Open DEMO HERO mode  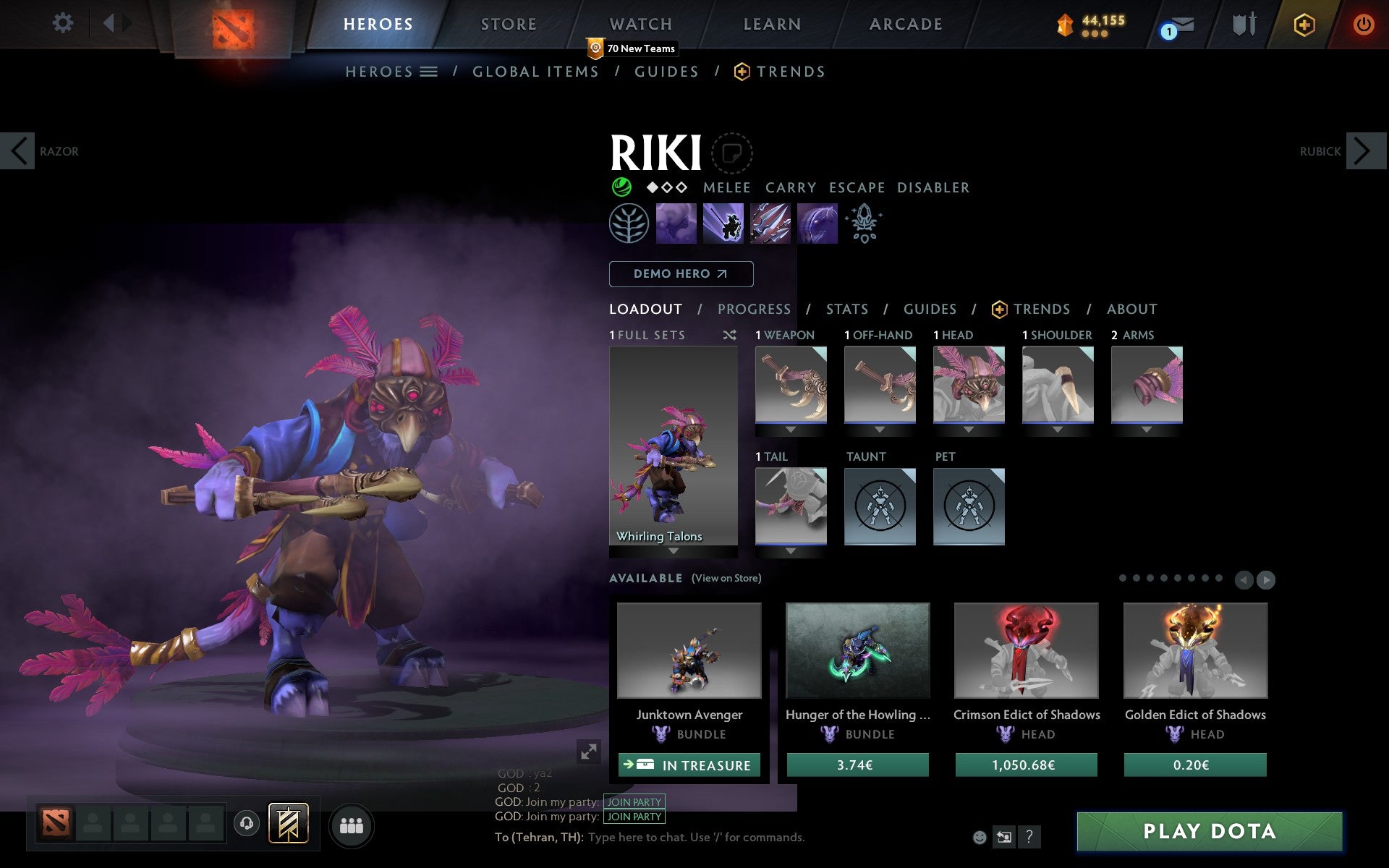pos(681,274)
